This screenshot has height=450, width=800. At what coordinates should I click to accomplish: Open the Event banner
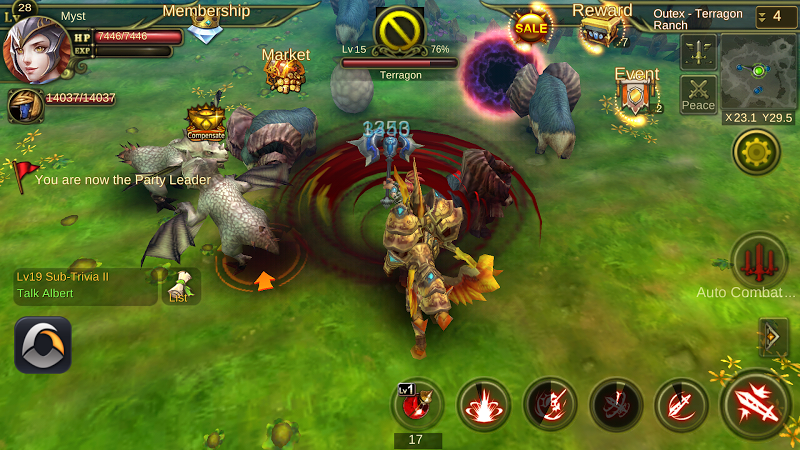[x=635, y=96]
